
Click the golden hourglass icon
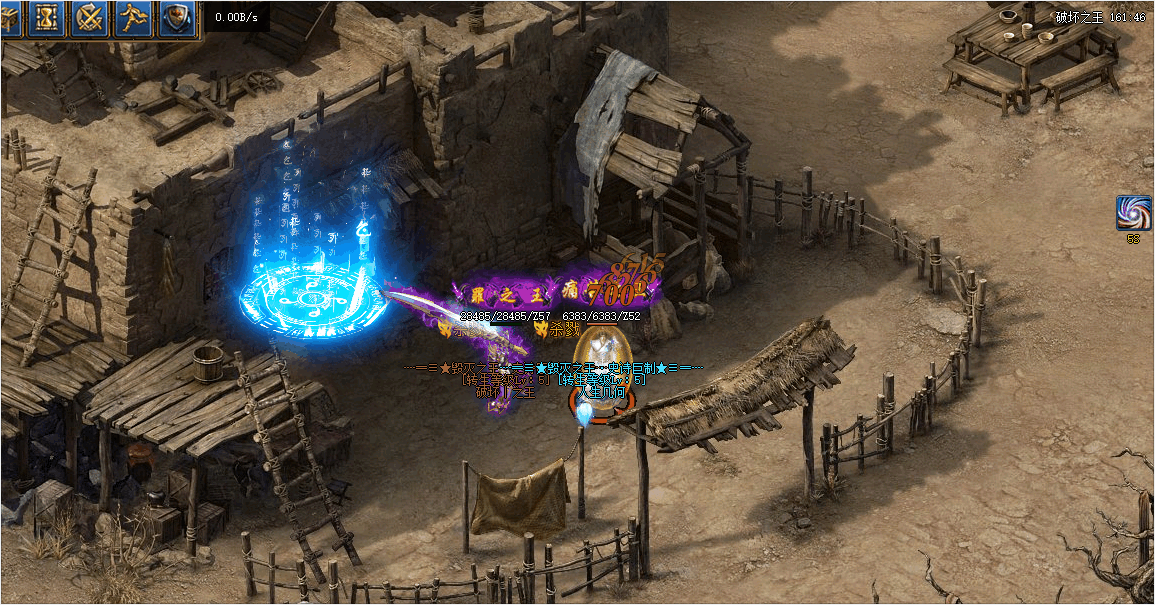click(47, 19)
